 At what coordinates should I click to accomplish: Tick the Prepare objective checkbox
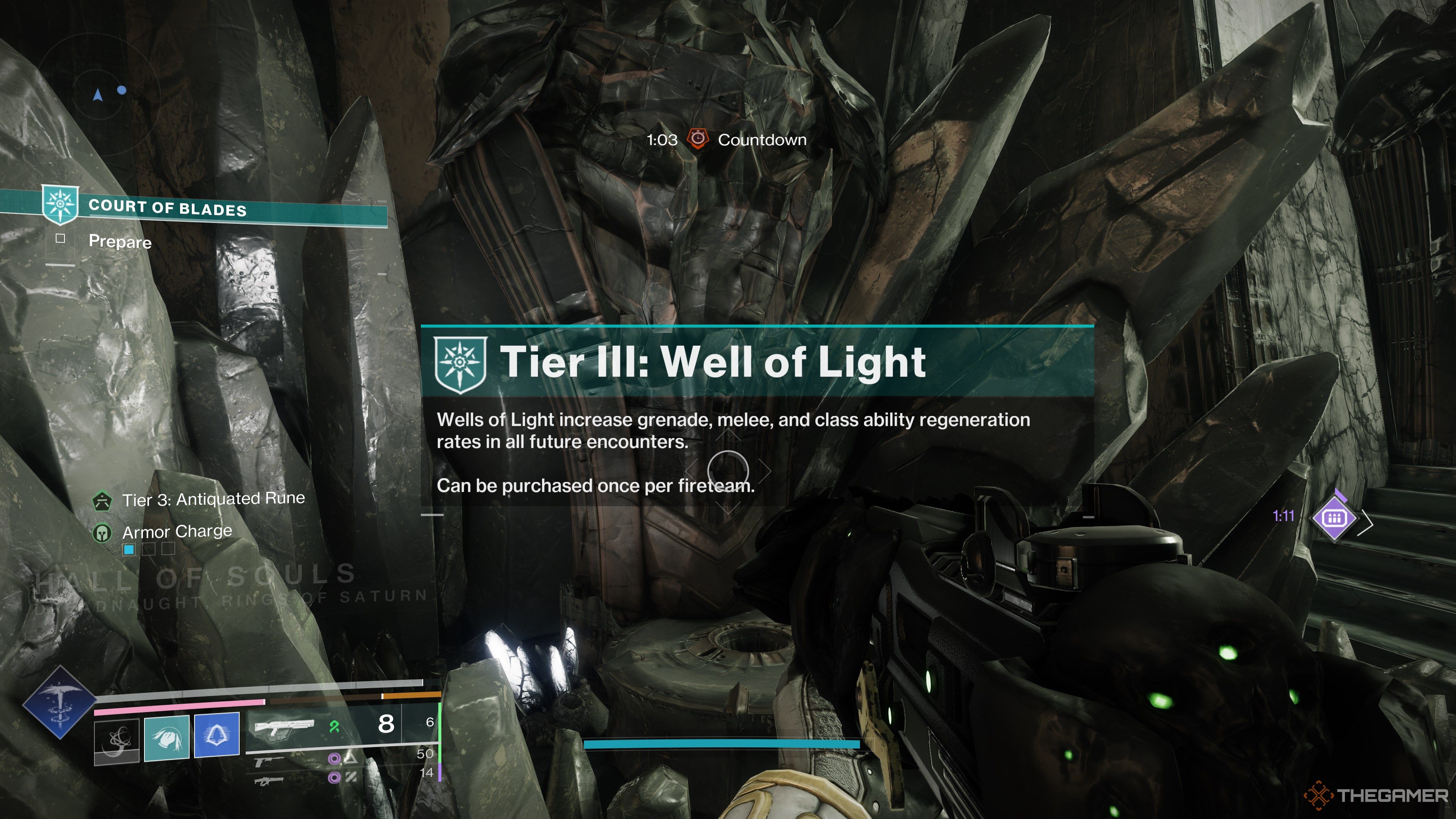click(61, 238)
